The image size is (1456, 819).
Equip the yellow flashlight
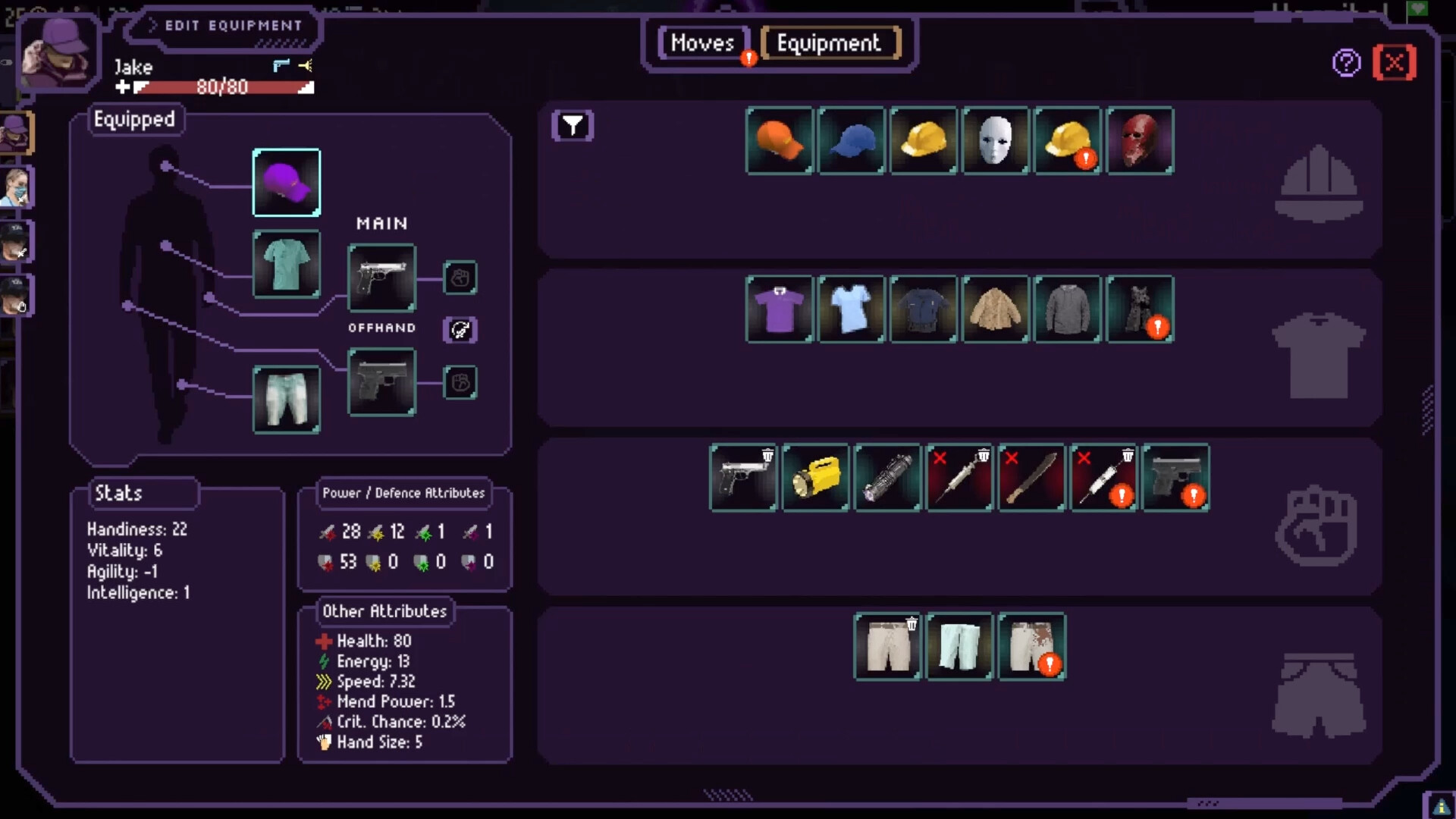pos(815,478)
